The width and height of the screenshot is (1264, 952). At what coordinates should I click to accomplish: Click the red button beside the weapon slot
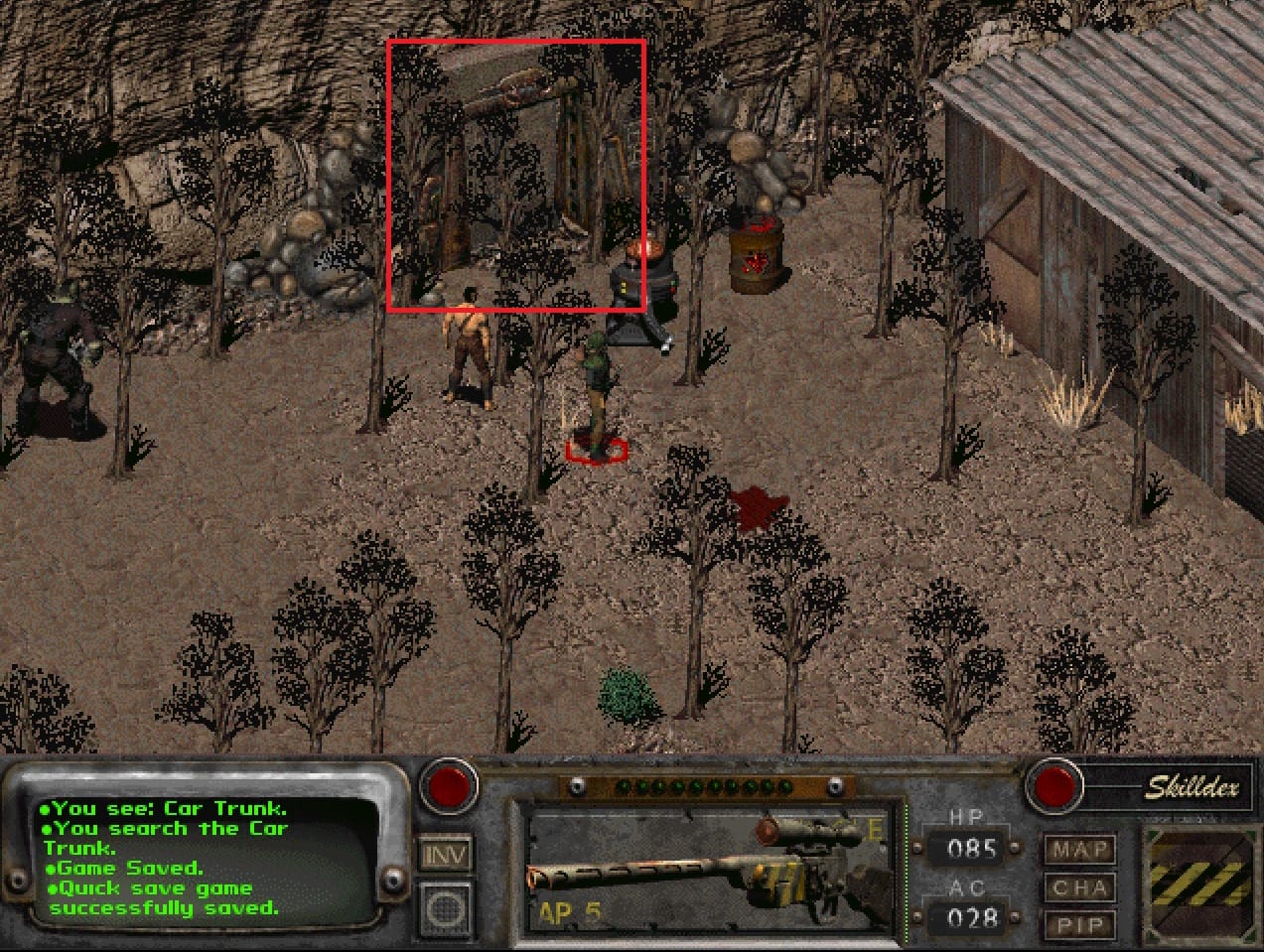point(448,786)
